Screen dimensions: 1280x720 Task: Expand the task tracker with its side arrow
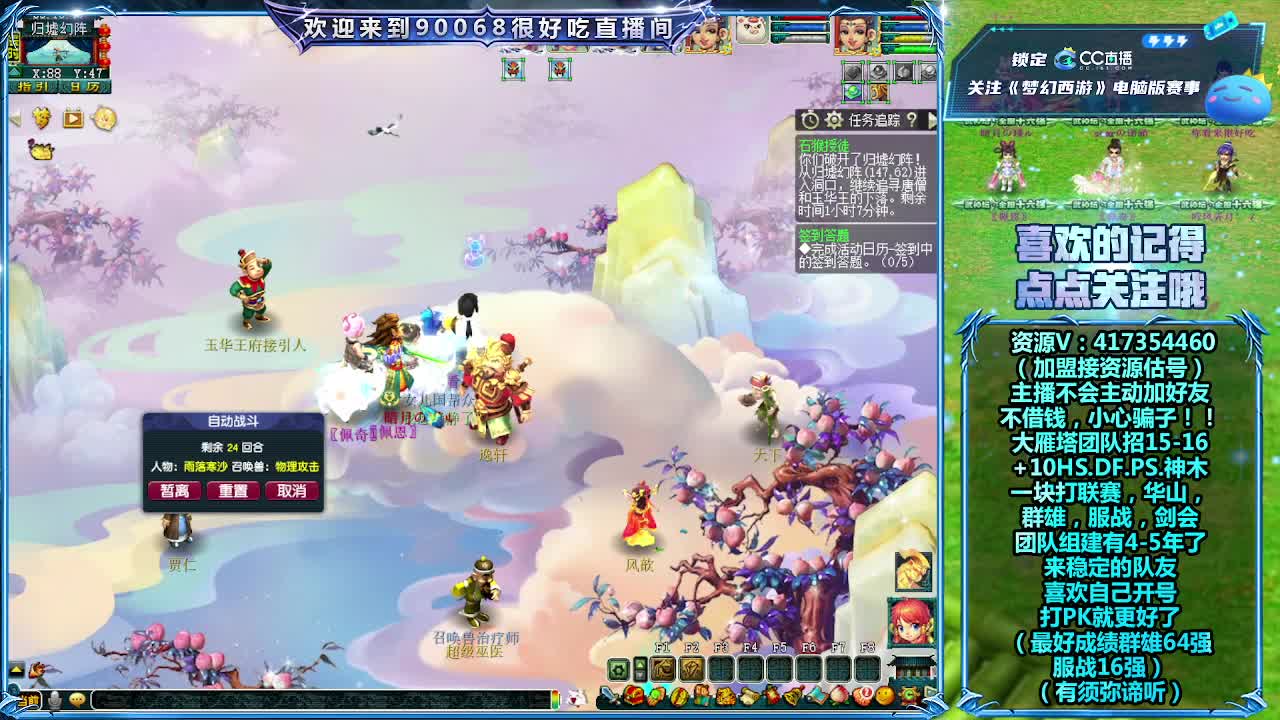(933, 121)
